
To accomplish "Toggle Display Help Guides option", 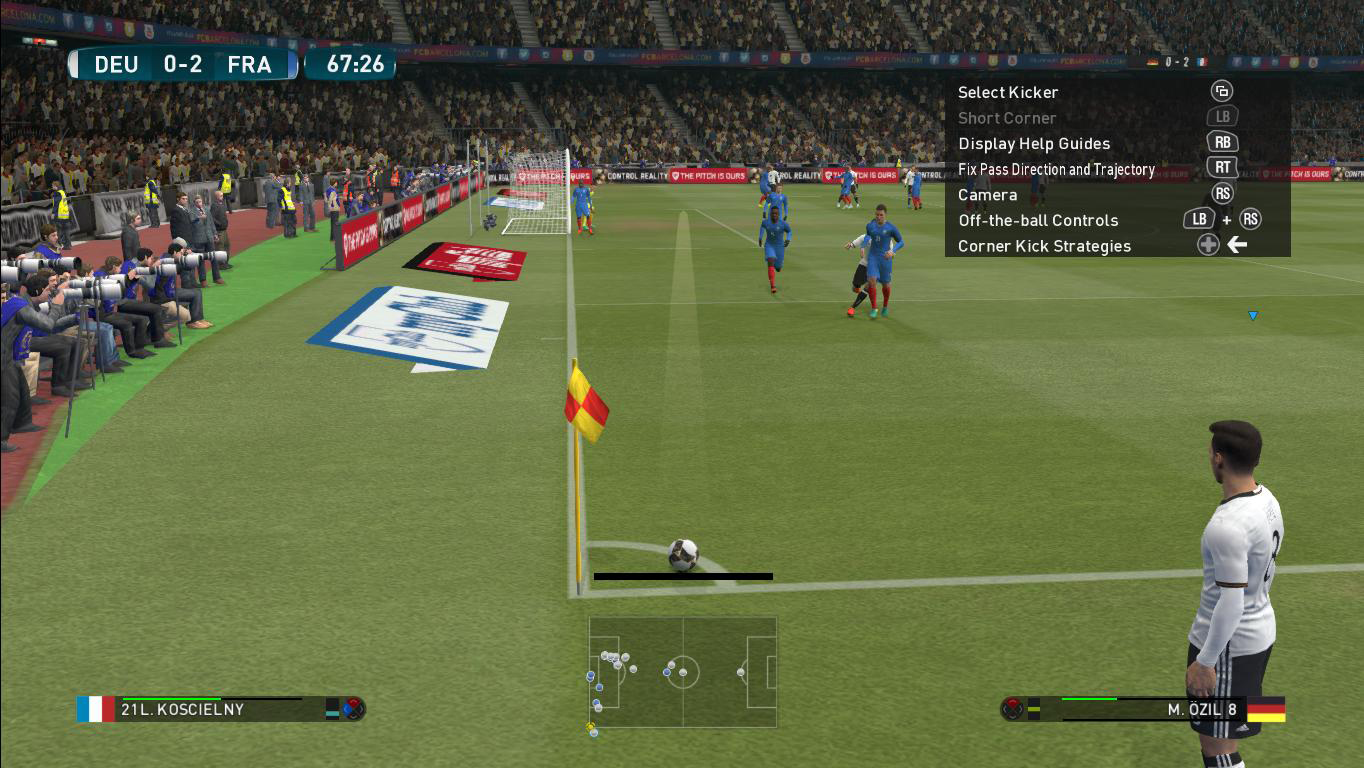I will coord(1034,143).
